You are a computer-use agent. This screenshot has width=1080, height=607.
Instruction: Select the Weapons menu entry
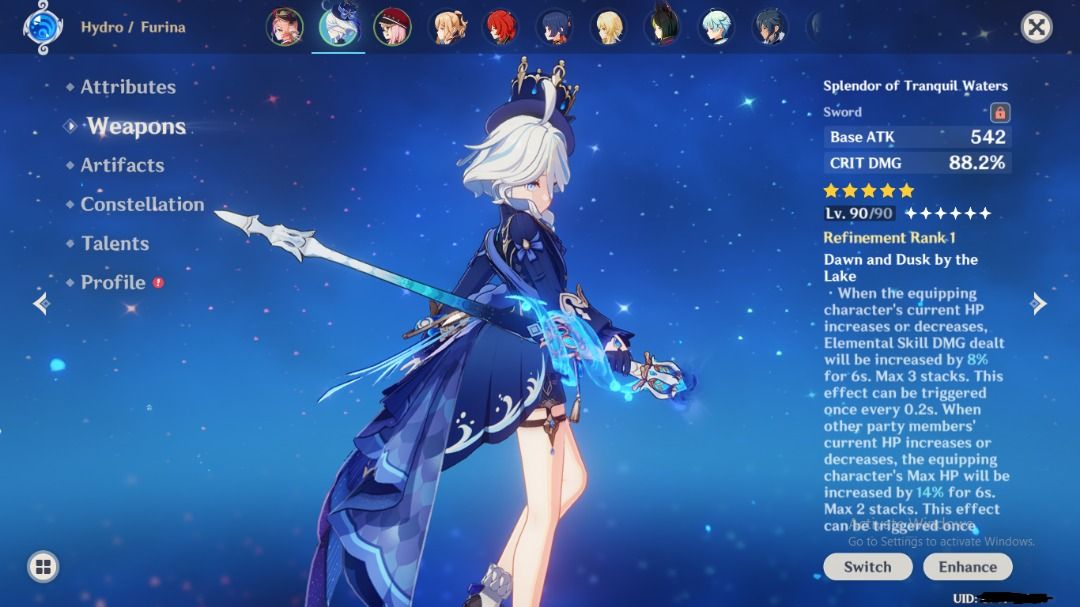(x=135, y=126)
